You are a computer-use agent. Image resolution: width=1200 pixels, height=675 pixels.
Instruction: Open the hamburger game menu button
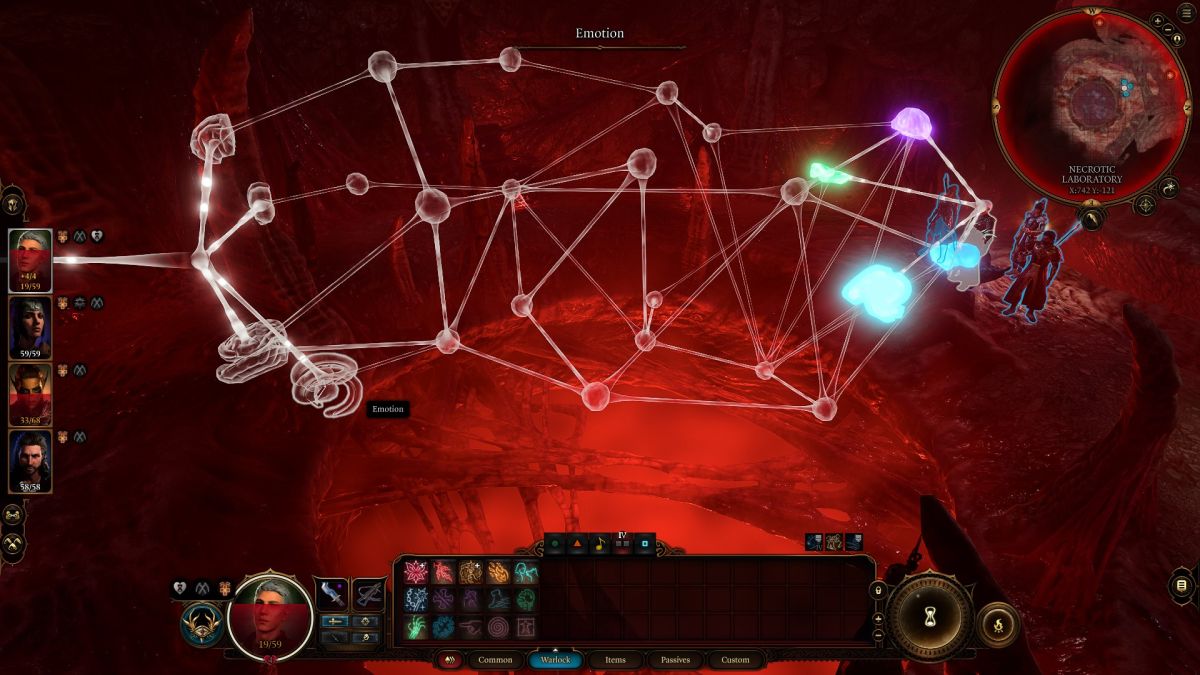tap(1185, 14)
